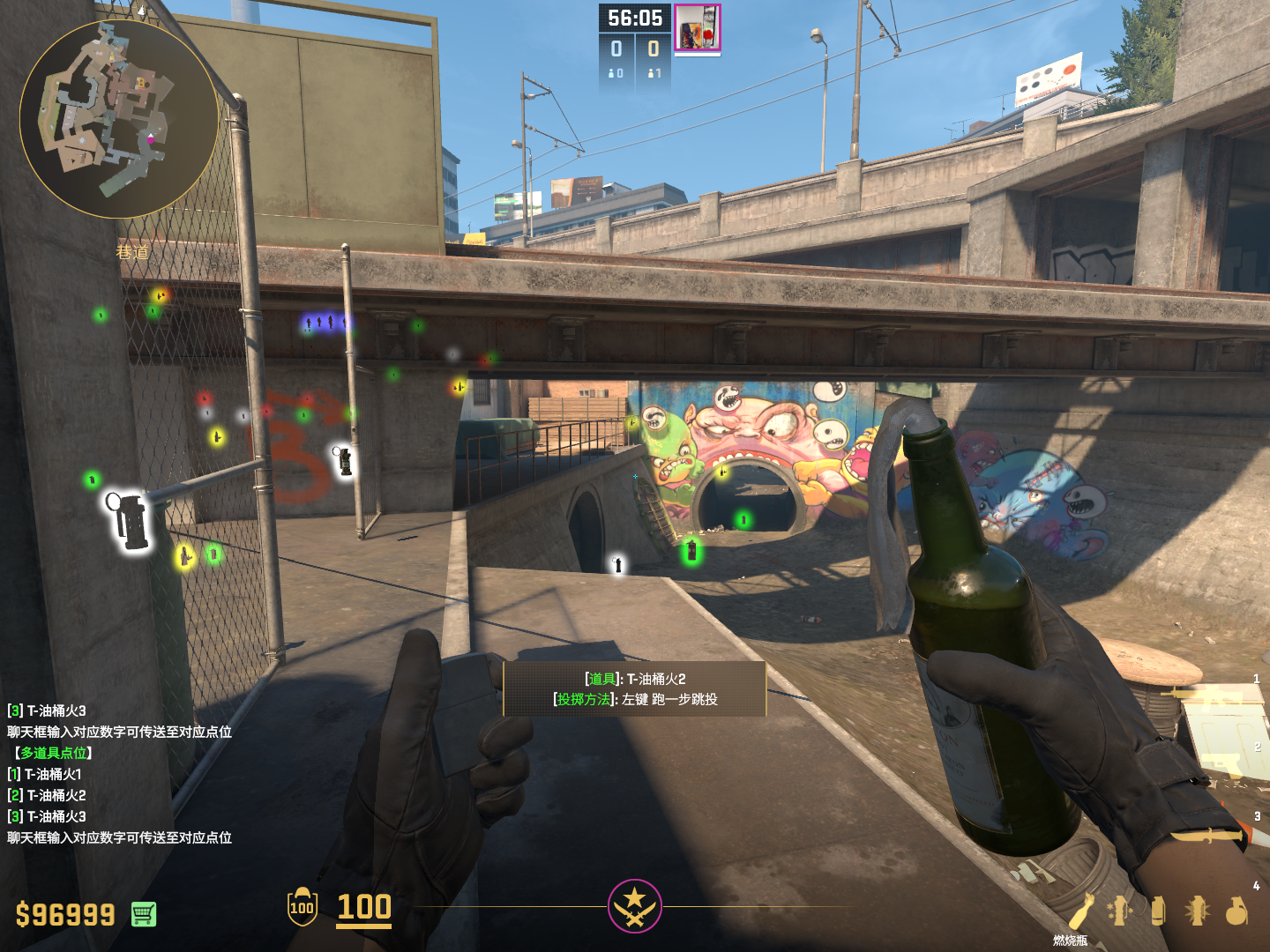1270x952 pixels.
Task: Select the molotov bottle grenade icon
Action: [x=1081, y=911]
